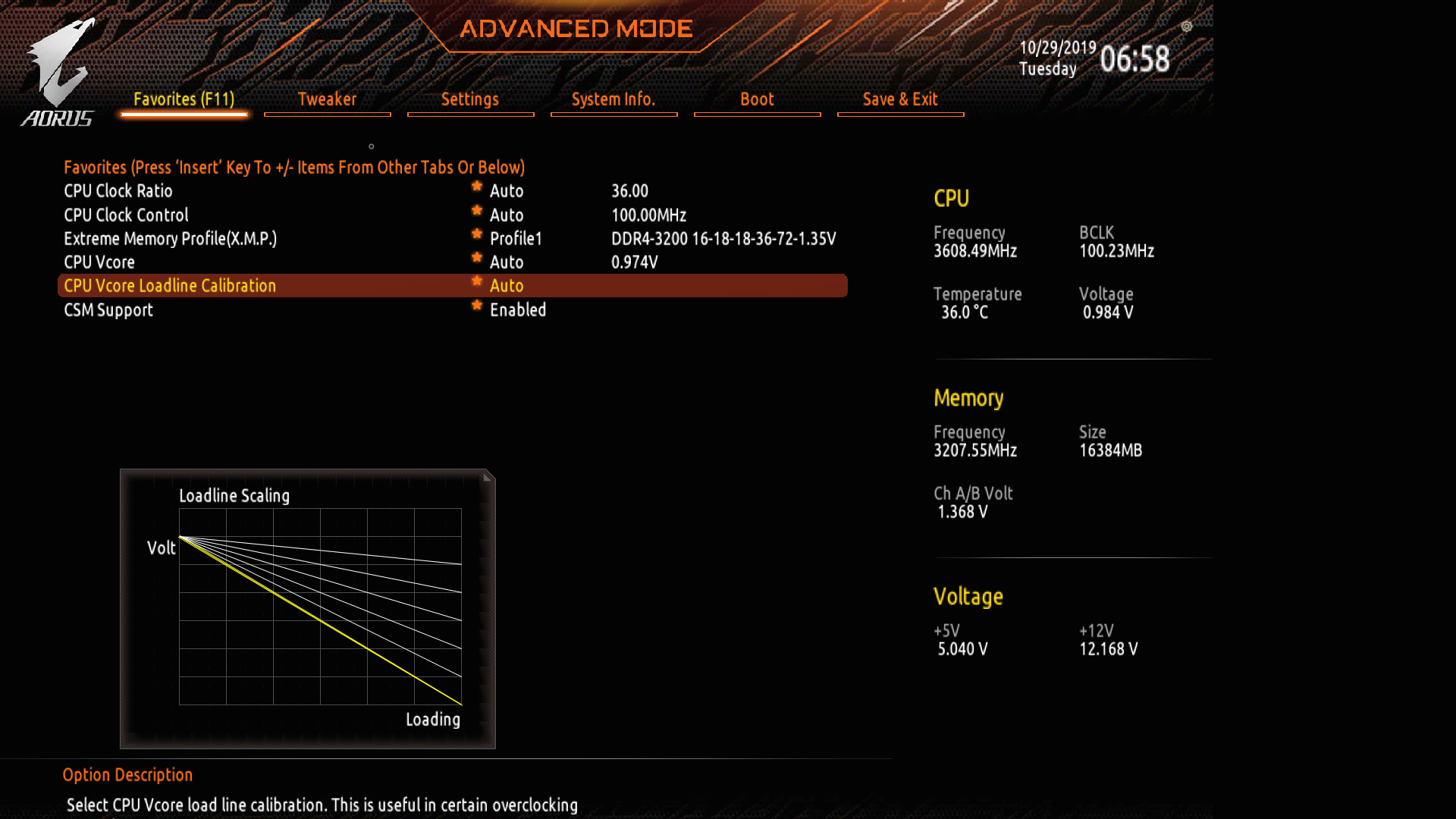Open the CPU Vcore Loadline Calibration options
Screen dimensions: 1456x819
(506, 286)
